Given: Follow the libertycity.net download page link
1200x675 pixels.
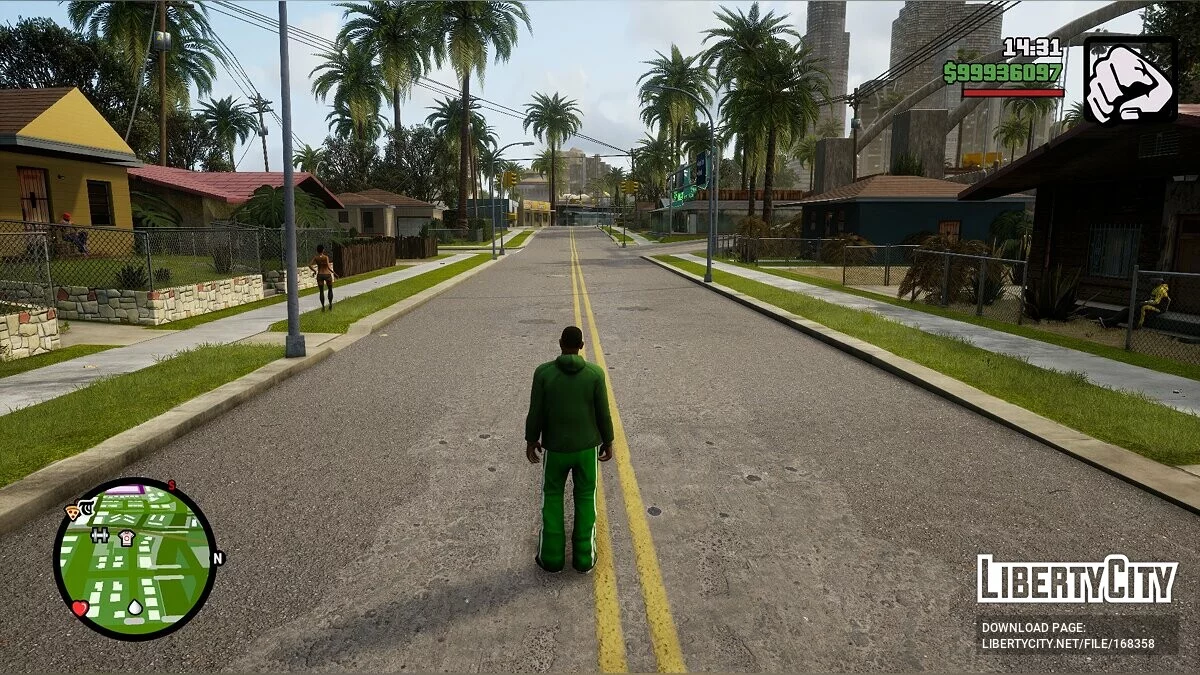Looking at the screenshot, I should point(1068,644).
